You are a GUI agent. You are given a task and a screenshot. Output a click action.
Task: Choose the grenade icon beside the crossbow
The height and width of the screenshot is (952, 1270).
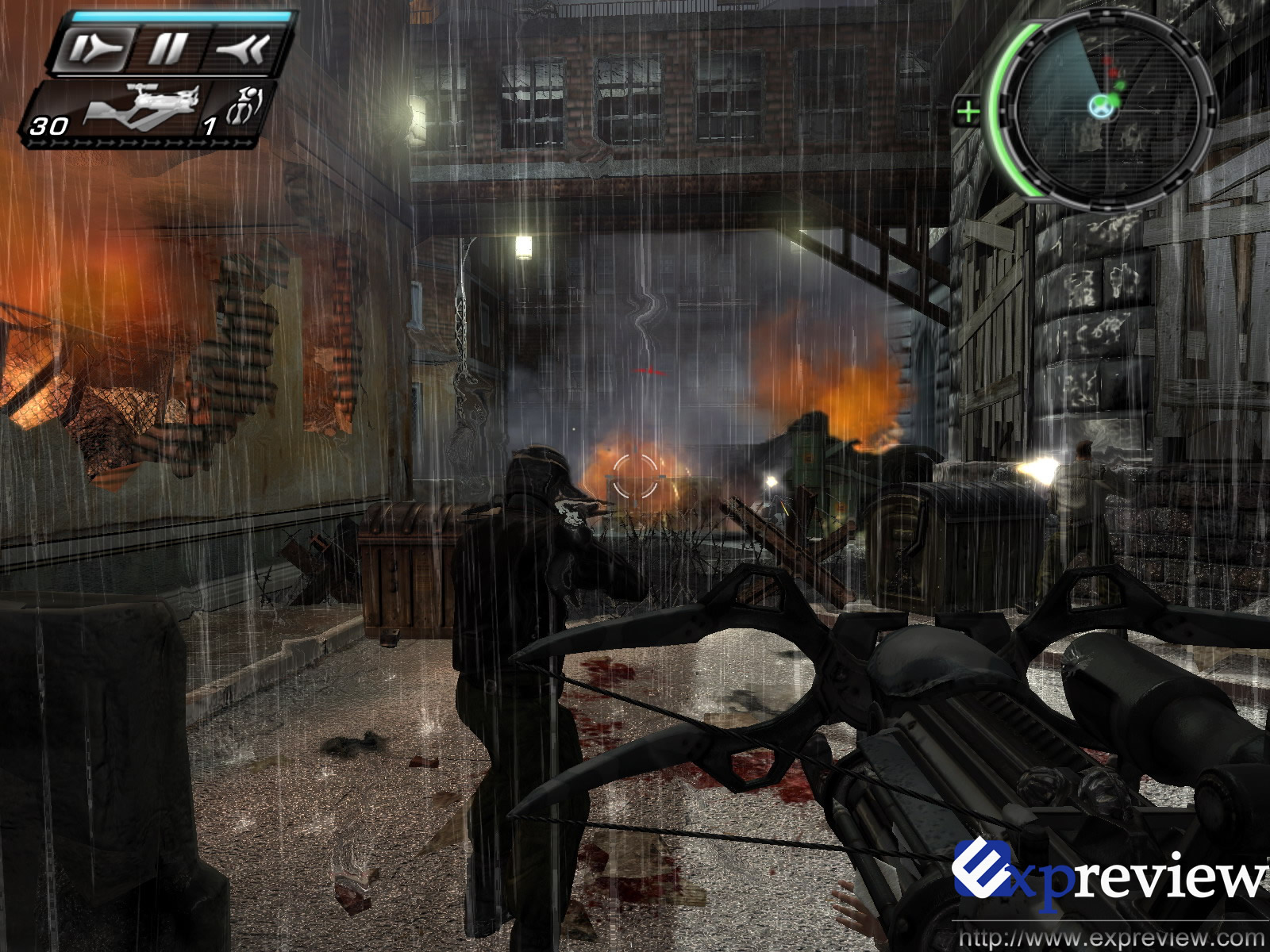point(244,106)
